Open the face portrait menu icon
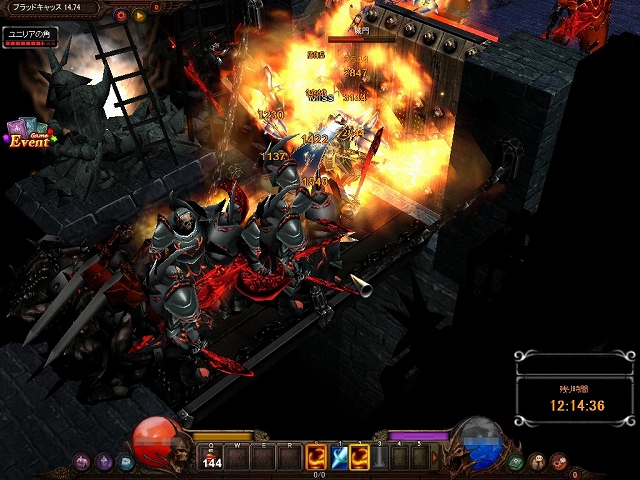640x480 pixels. (537, 463)
